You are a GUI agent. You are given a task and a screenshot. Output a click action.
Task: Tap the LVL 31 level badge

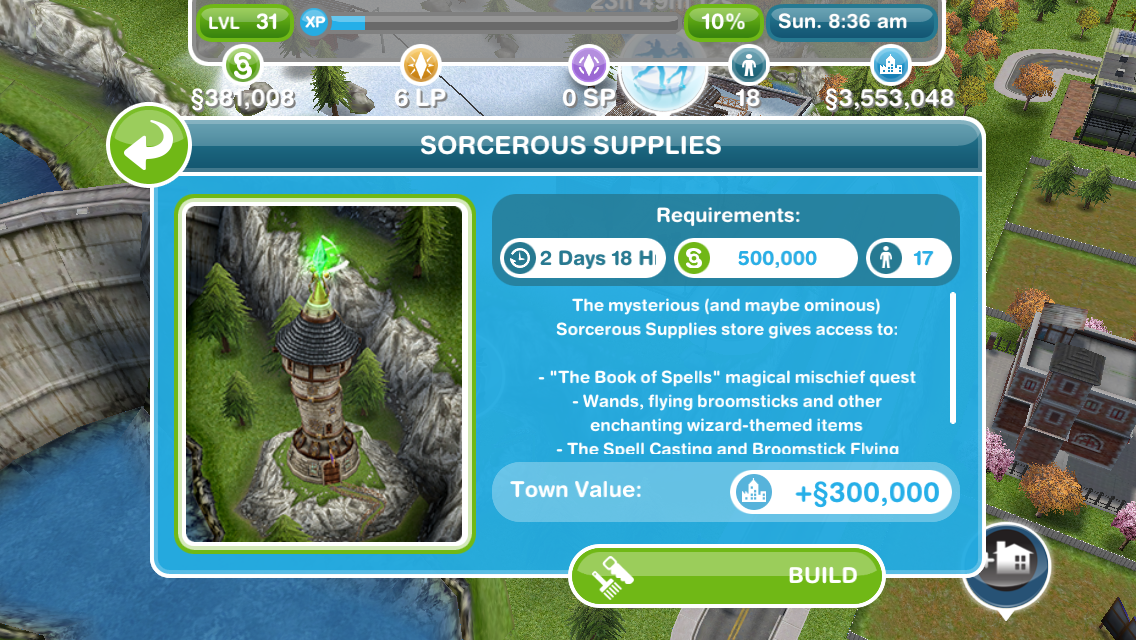pos(244,22)
